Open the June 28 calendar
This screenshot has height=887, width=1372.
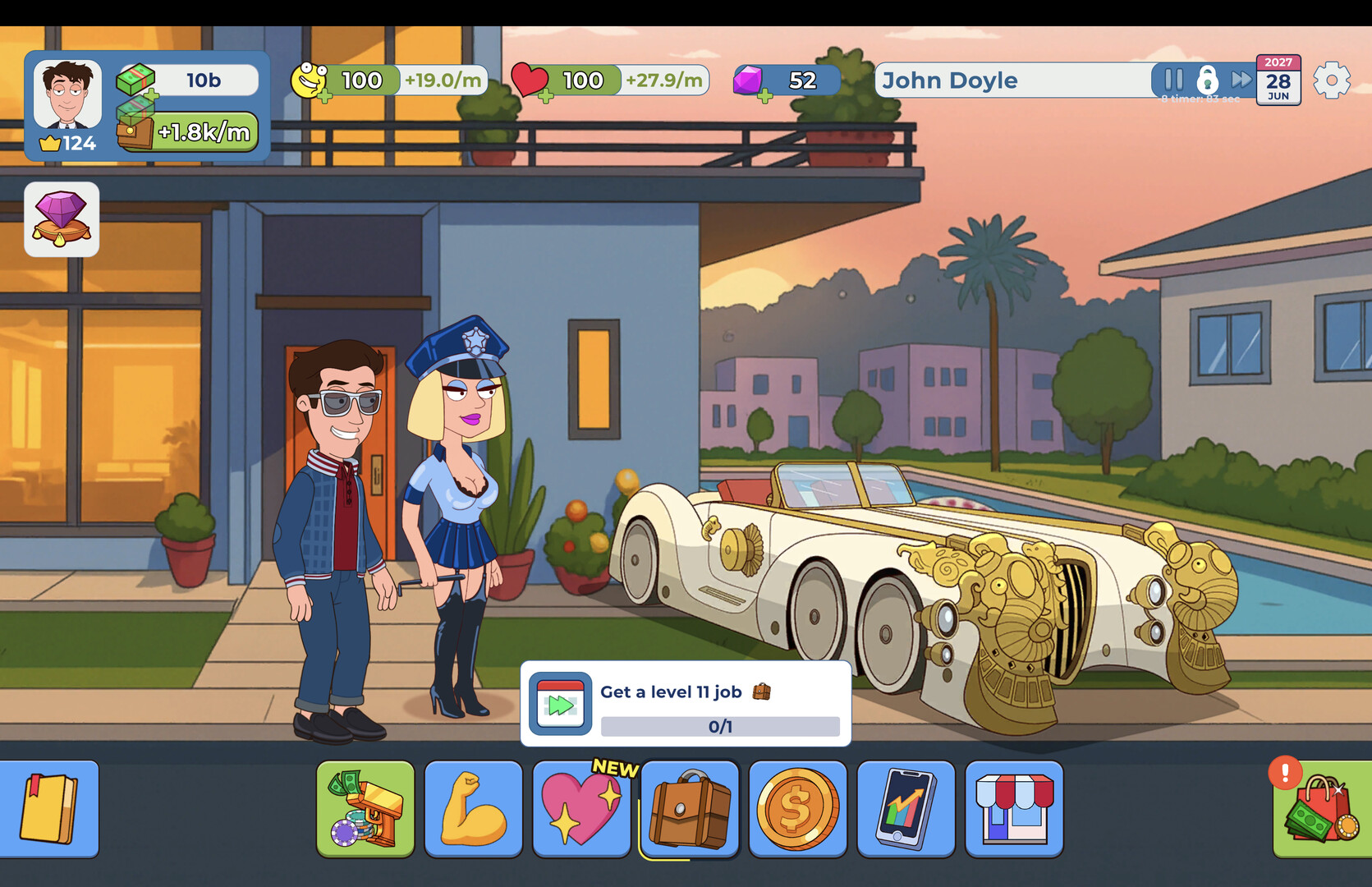click(x=1279, y=80)
